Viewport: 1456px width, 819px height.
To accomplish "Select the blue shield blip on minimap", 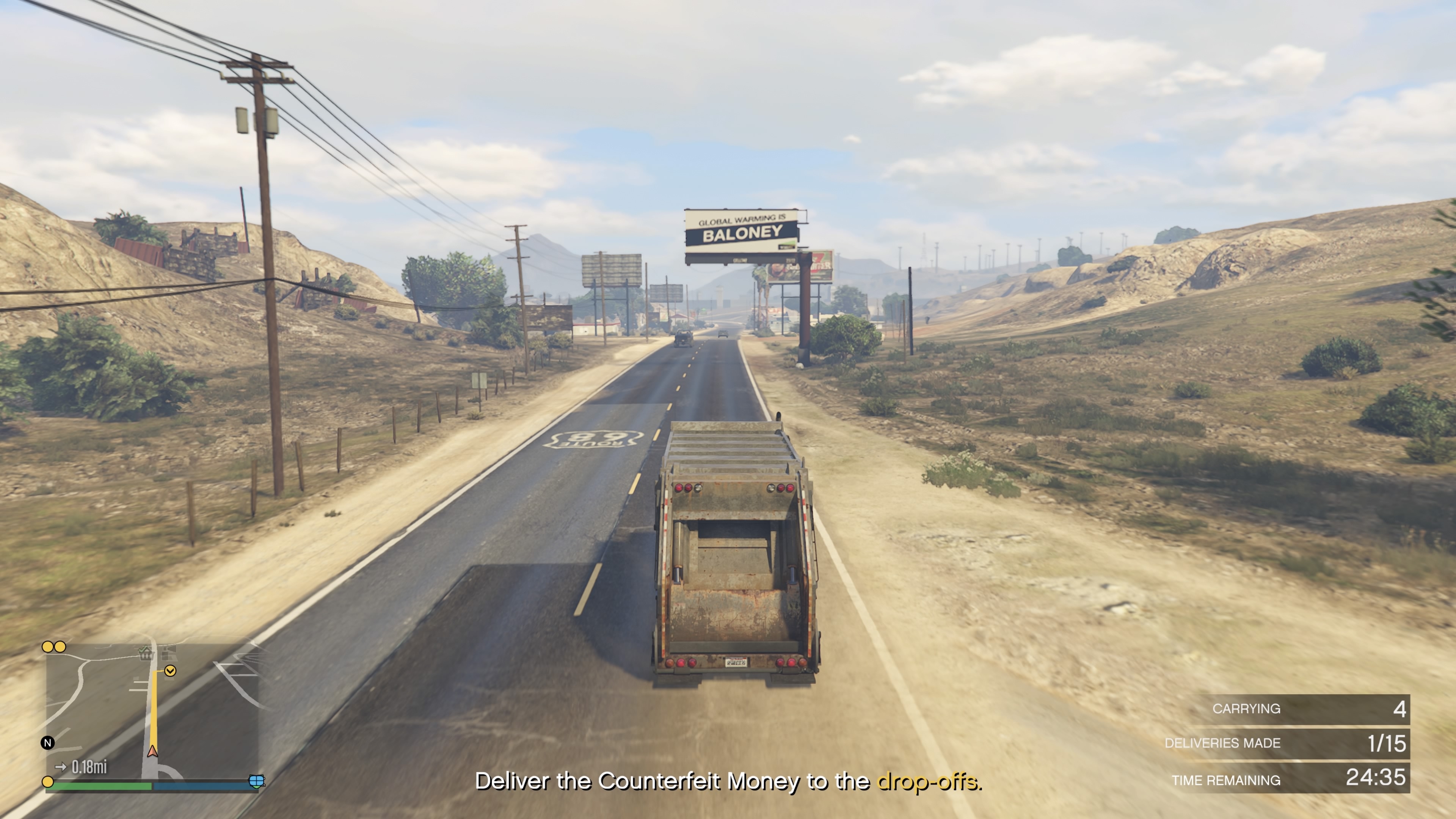I will click(257, 781).
